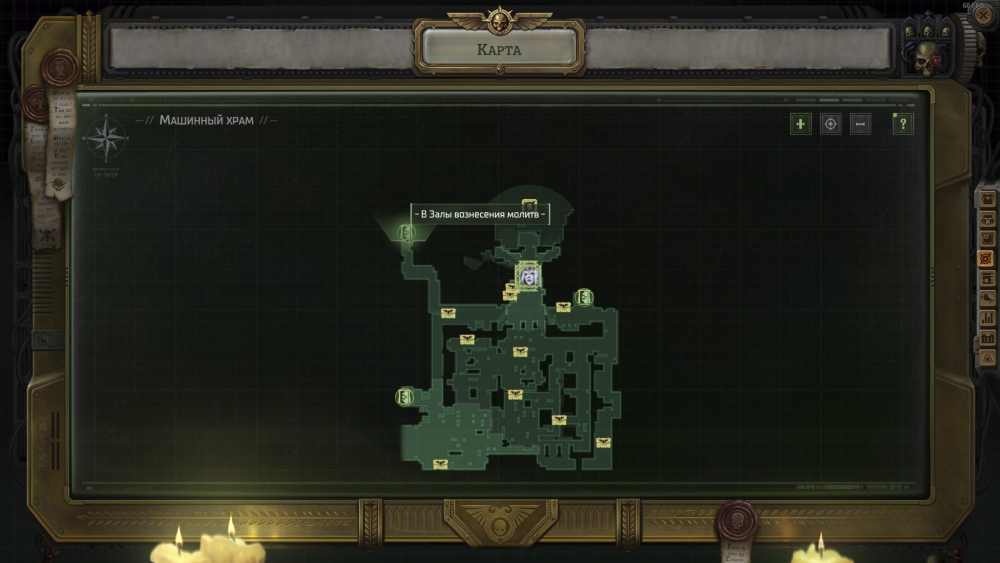
Task: Open the map help question mark
Action: click(903, 124)
